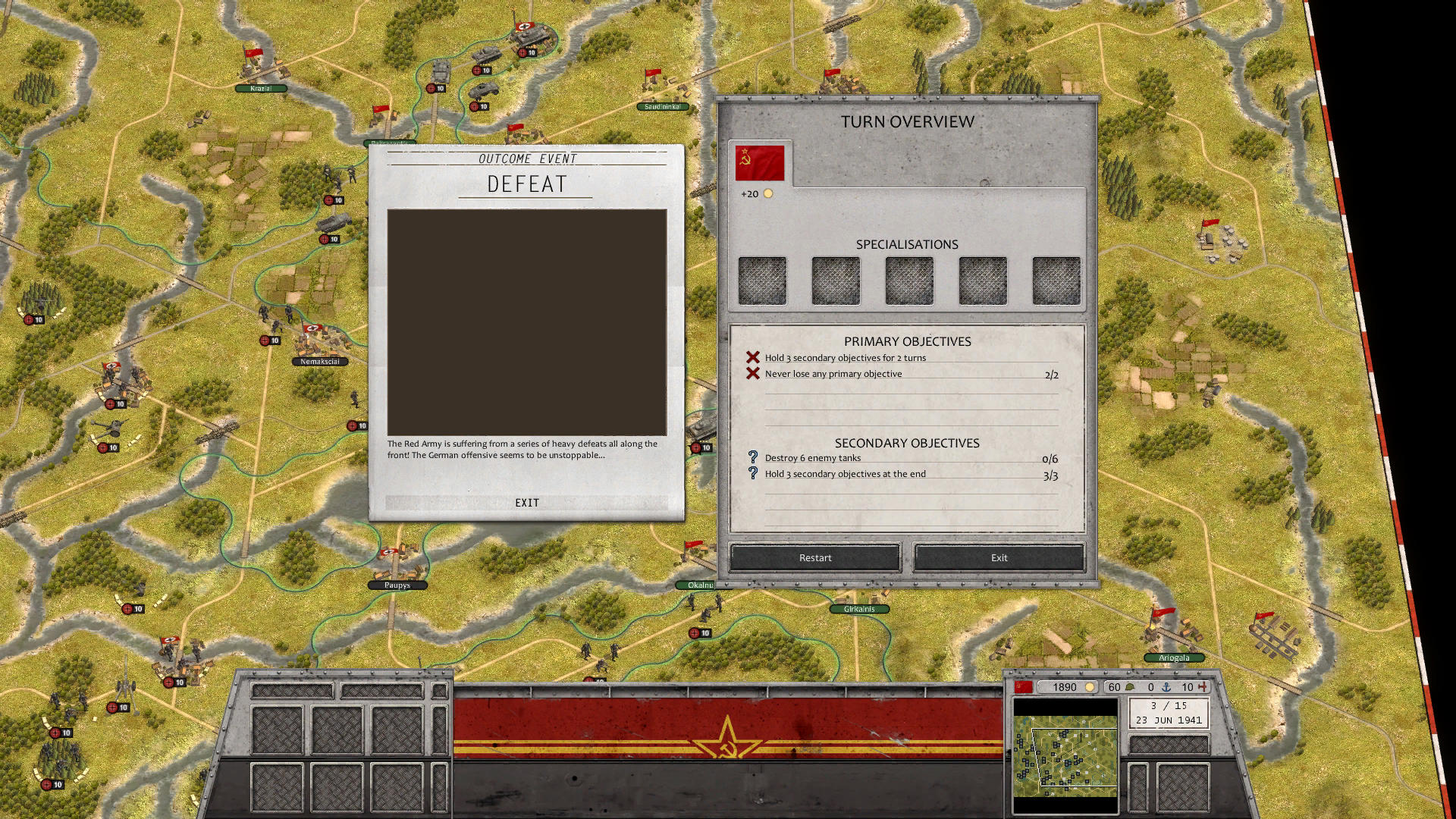The width and height of the screenshot is (1456, 819).
Task: Select the middle Specialisations slot
Action: coord(908,279)
